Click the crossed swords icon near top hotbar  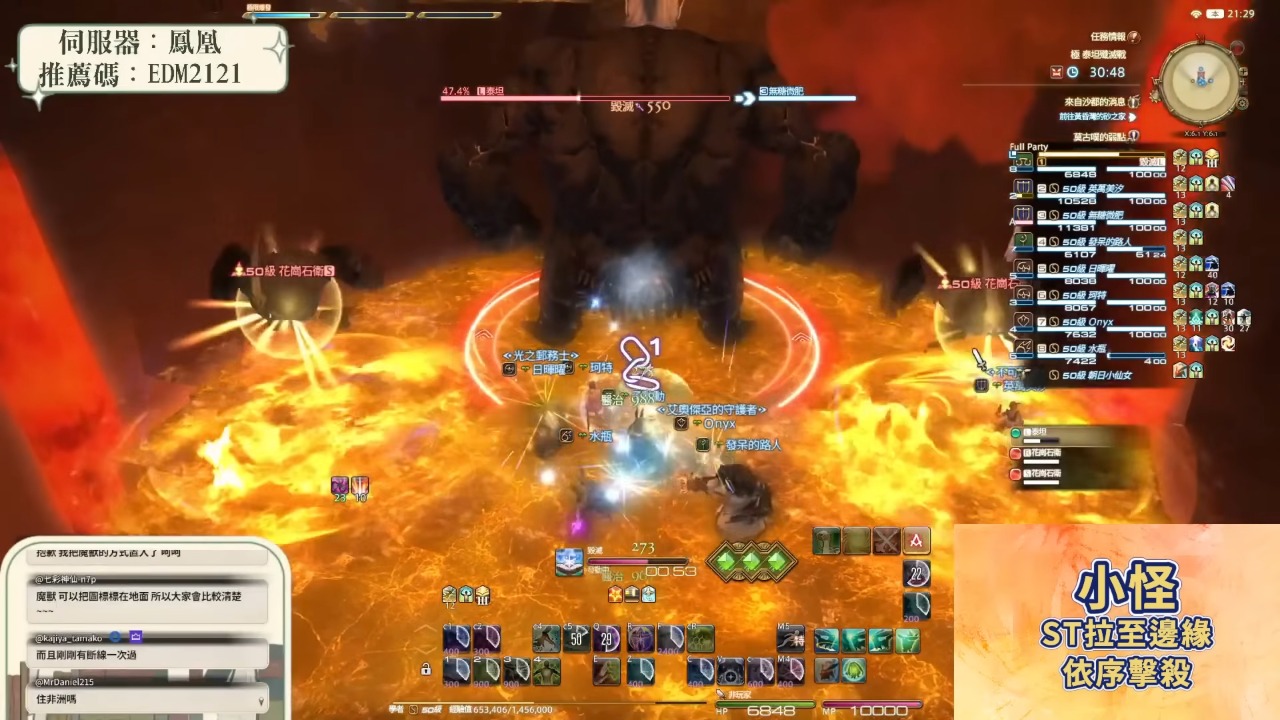coord(886,541)
